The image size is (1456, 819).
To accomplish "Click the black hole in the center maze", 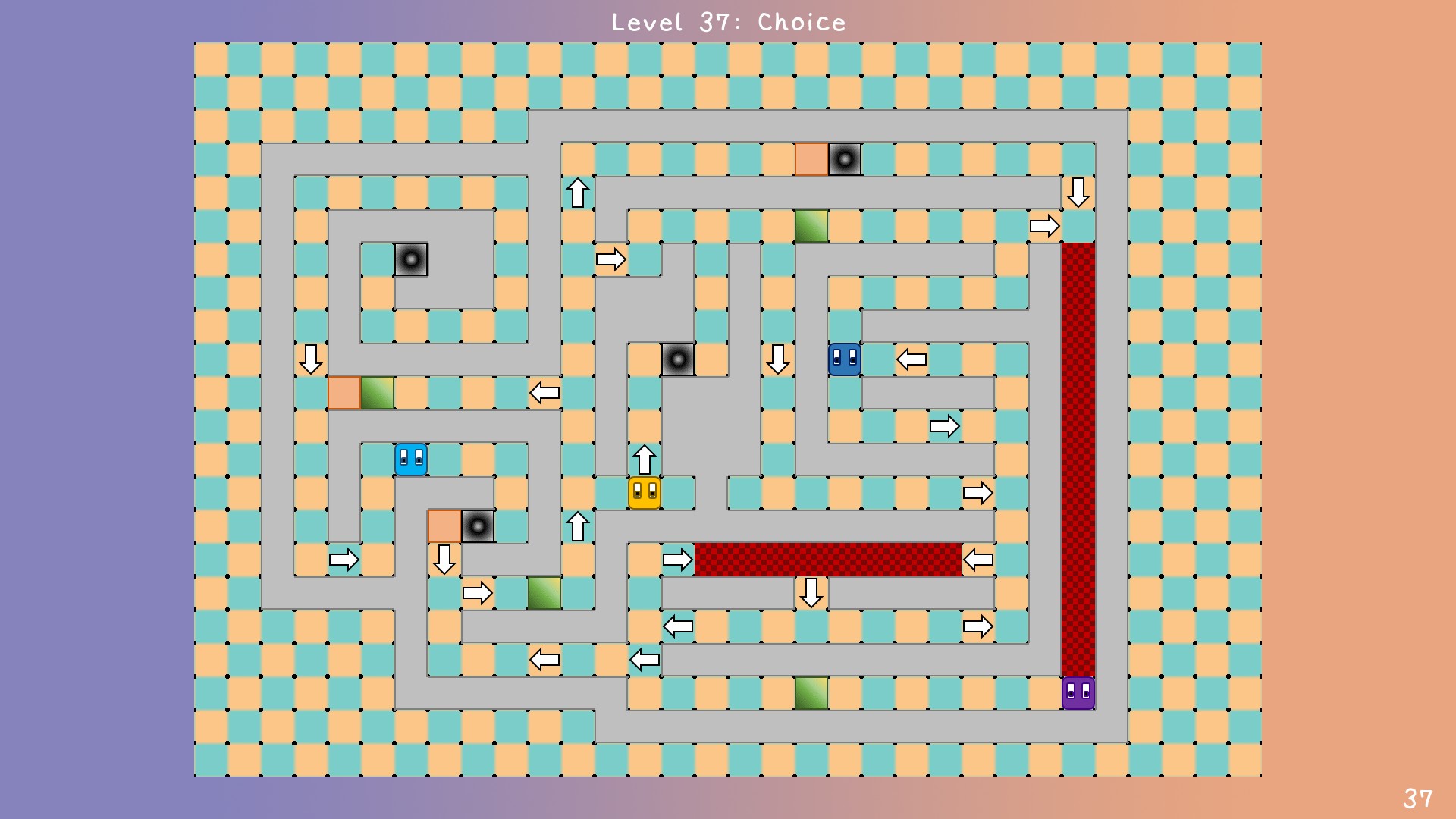I will point(677,358).
